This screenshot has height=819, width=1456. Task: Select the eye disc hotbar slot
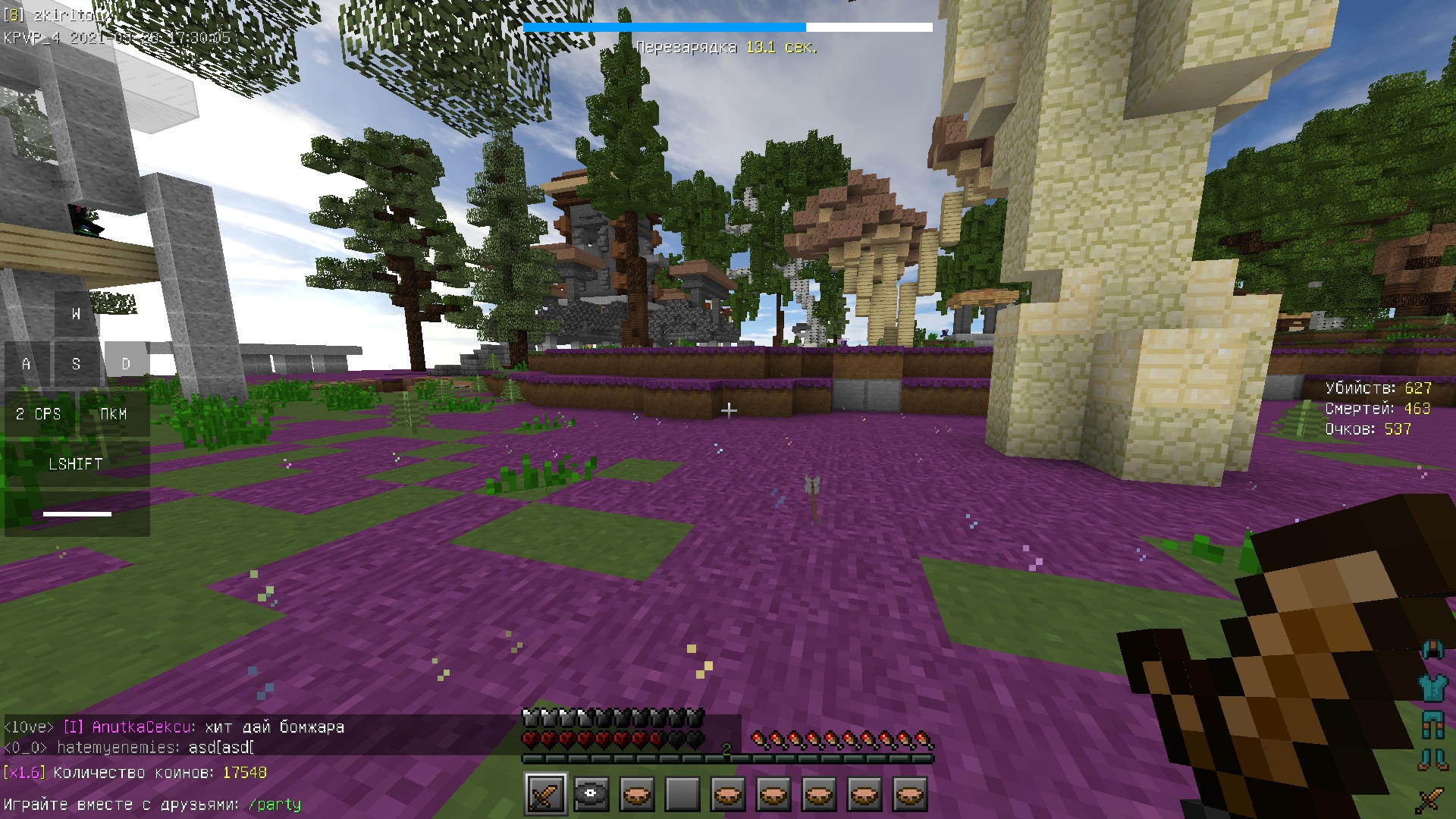point(591,794)
